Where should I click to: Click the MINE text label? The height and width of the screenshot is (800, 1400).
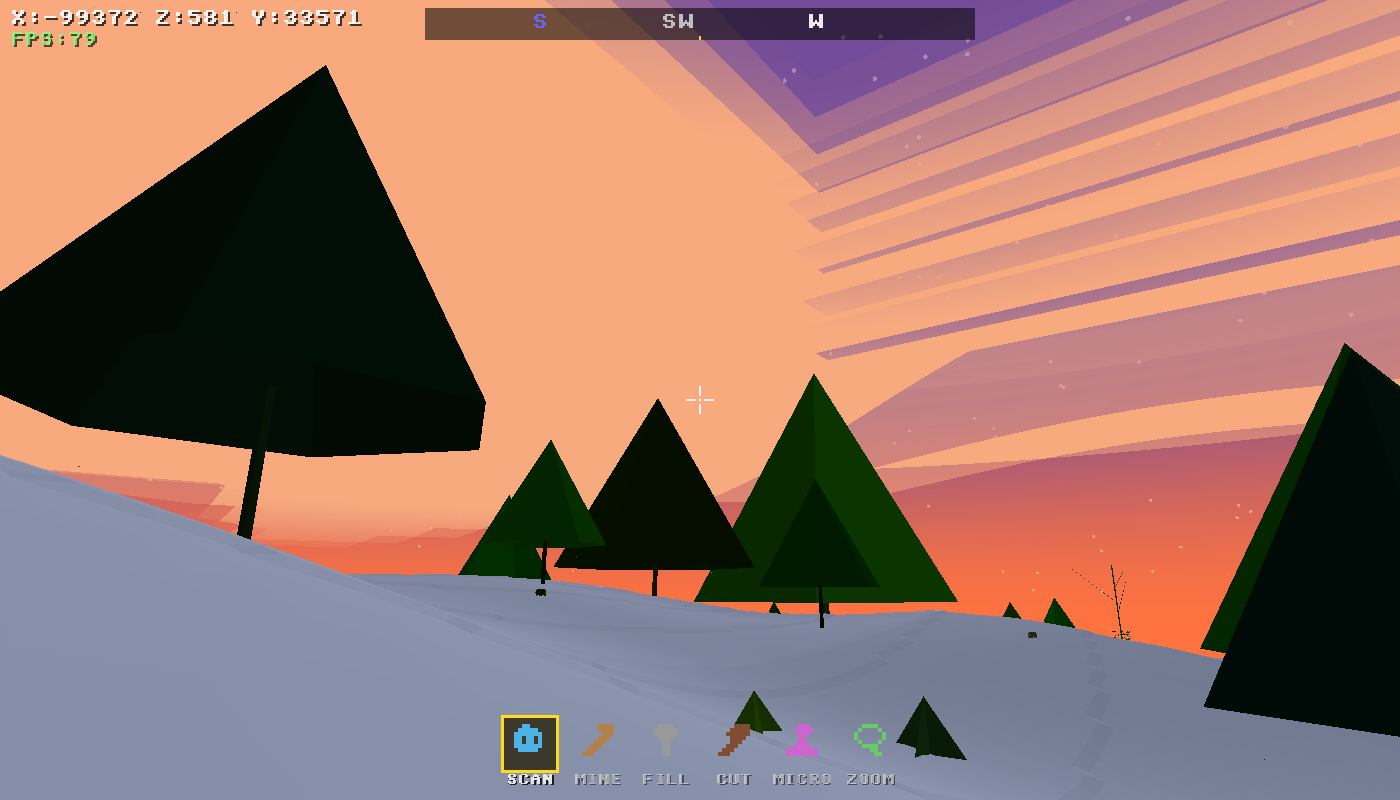click(598, 779)
